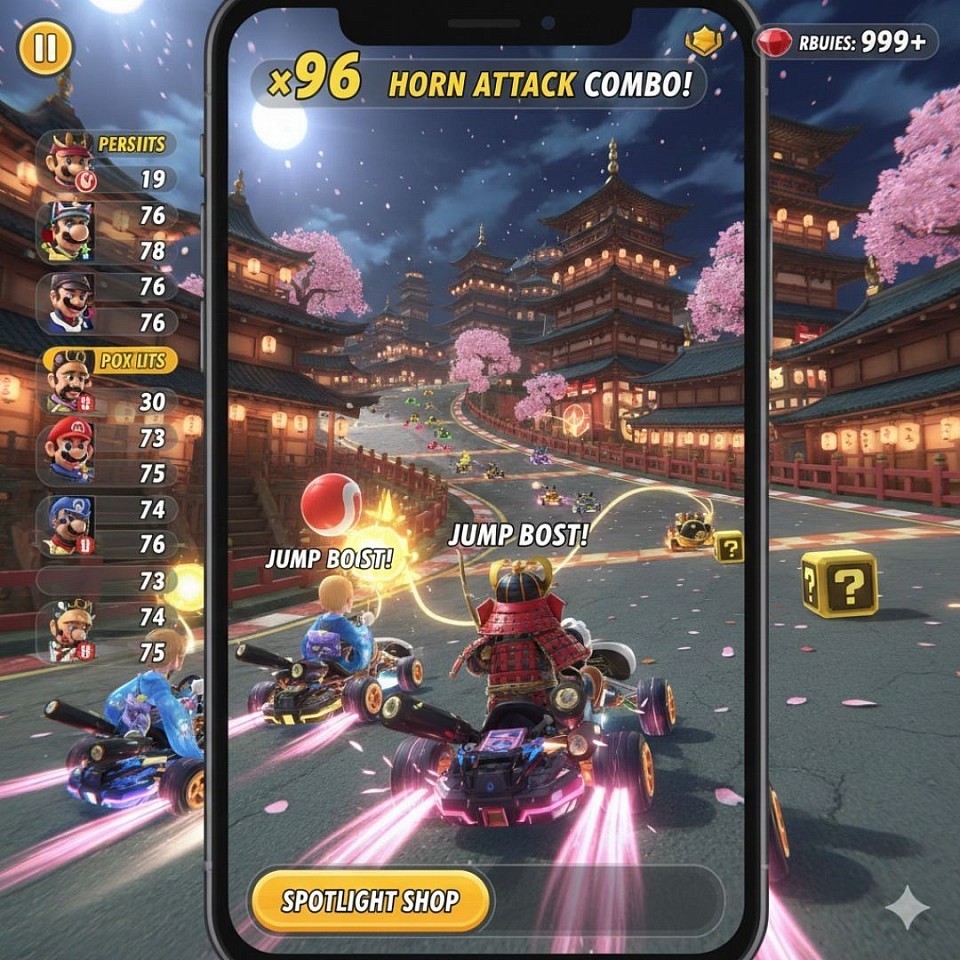Viewport: 960px width, 960px height.
Task: Open the Spotlight Shop
Action: coord(370,900)
